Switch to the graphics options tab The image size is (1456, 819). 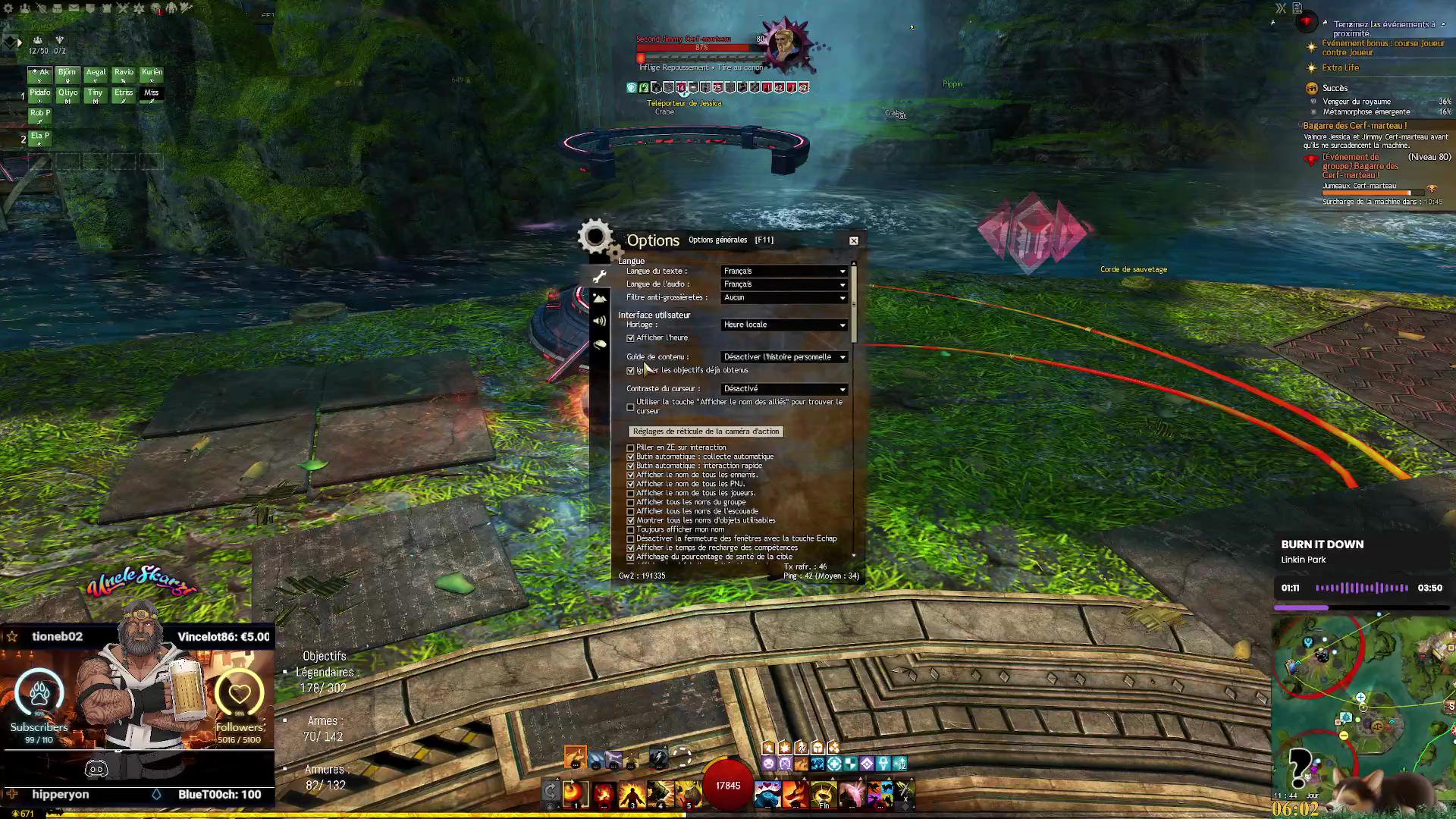point(600,299)
